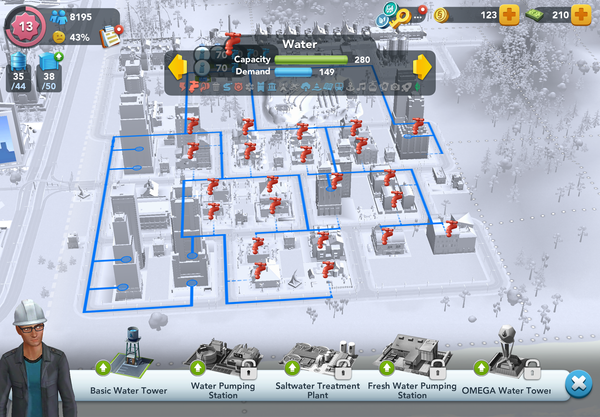The width and height of the screenshot is (600, 417).
Task: Add more Simoleon coins with plus button
Action: click(508, 15)
